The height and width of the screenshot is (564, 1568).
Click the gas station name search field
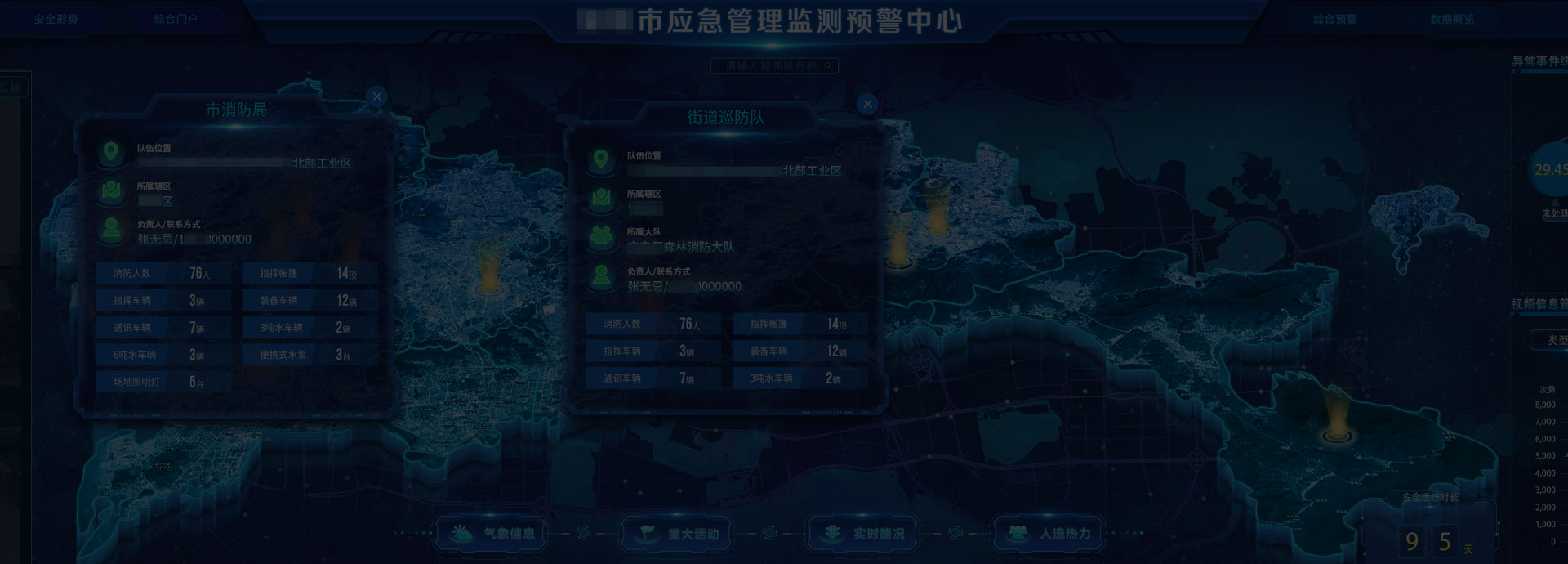(x=771, y=66)
